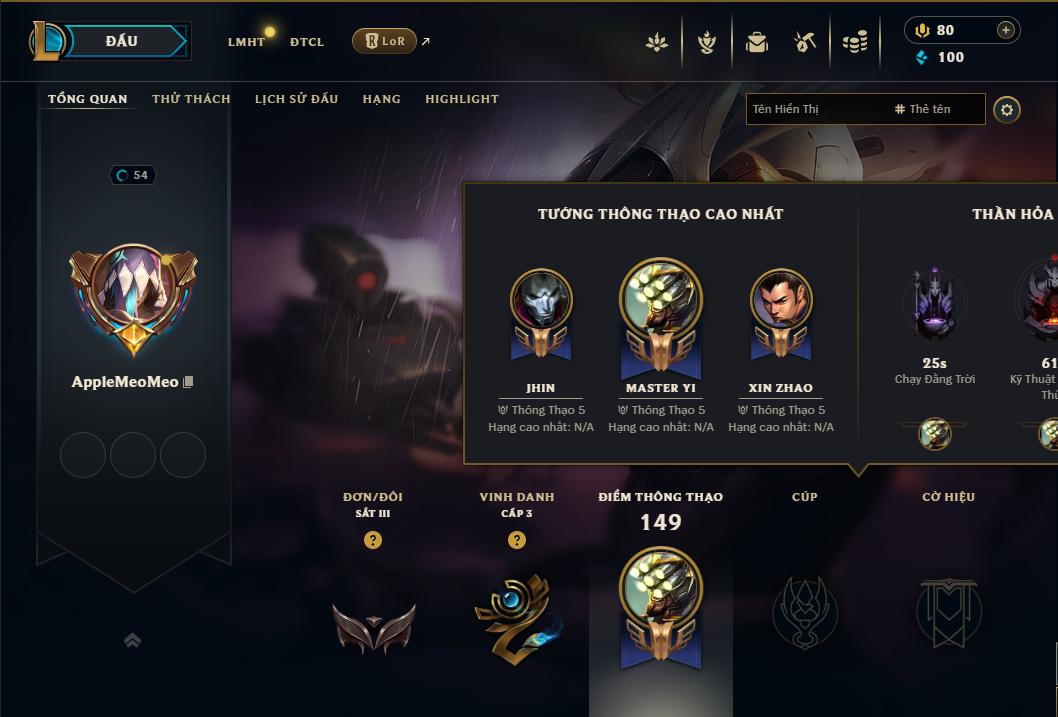Click the Tên Hiển Thị search field
1058x717 pixels.
(815, 109)
